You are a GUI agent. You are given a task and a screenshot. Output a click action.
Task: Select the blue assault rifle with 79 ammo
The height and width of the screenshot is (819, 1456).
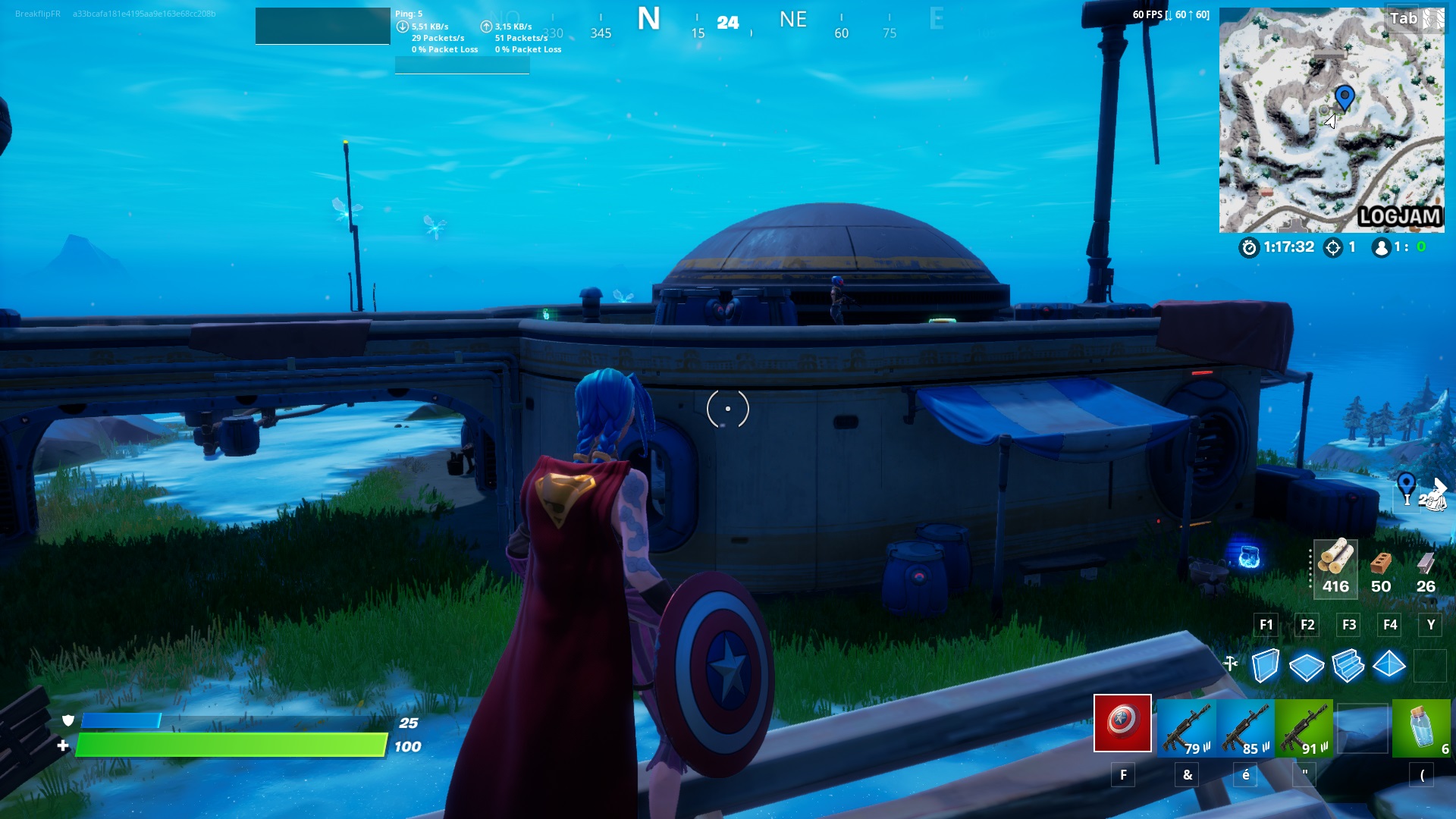point(1185,728)
